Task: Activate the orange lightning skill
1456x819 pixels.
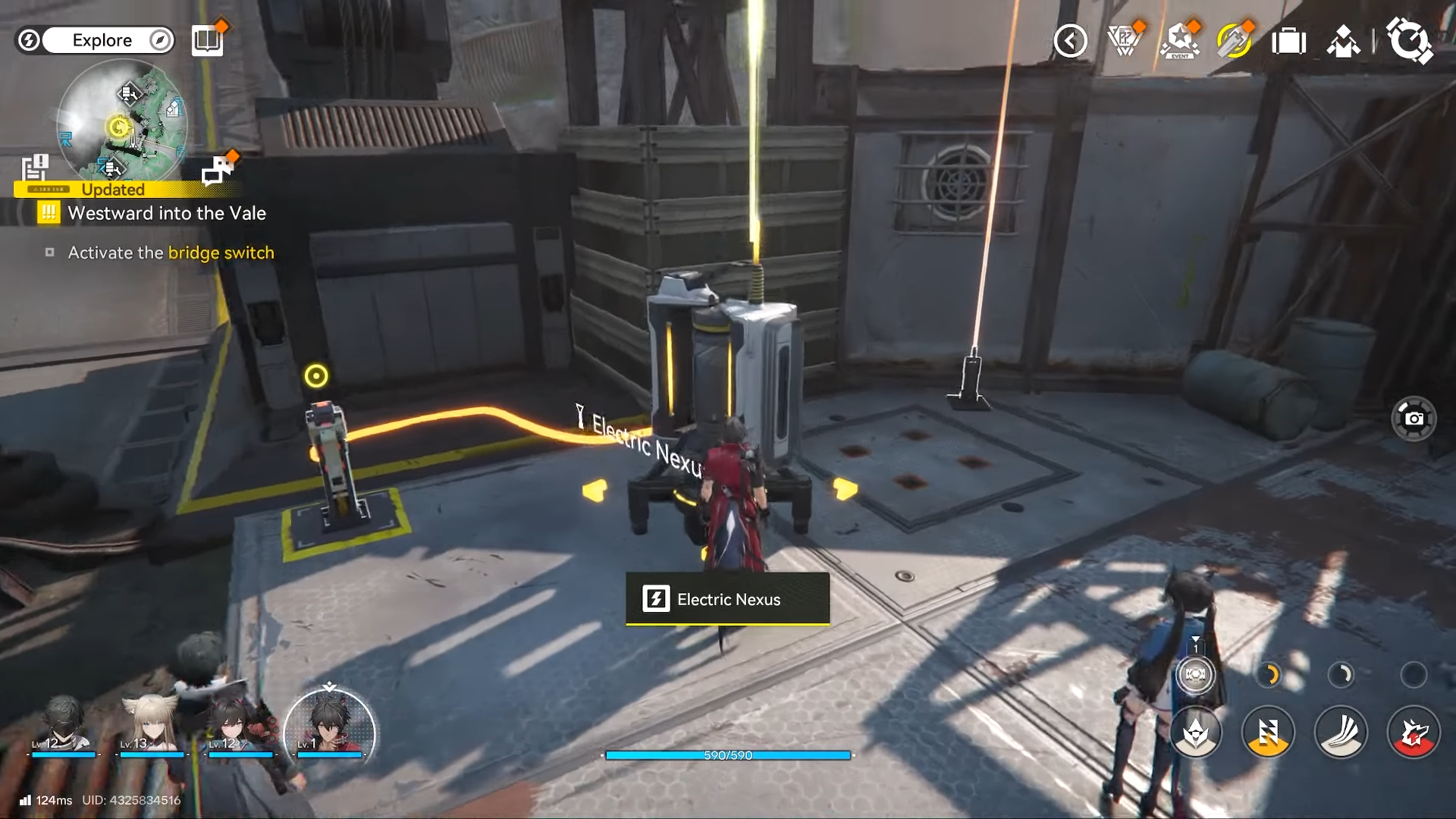Action: pyautogui.click(x=1268, y=733)
